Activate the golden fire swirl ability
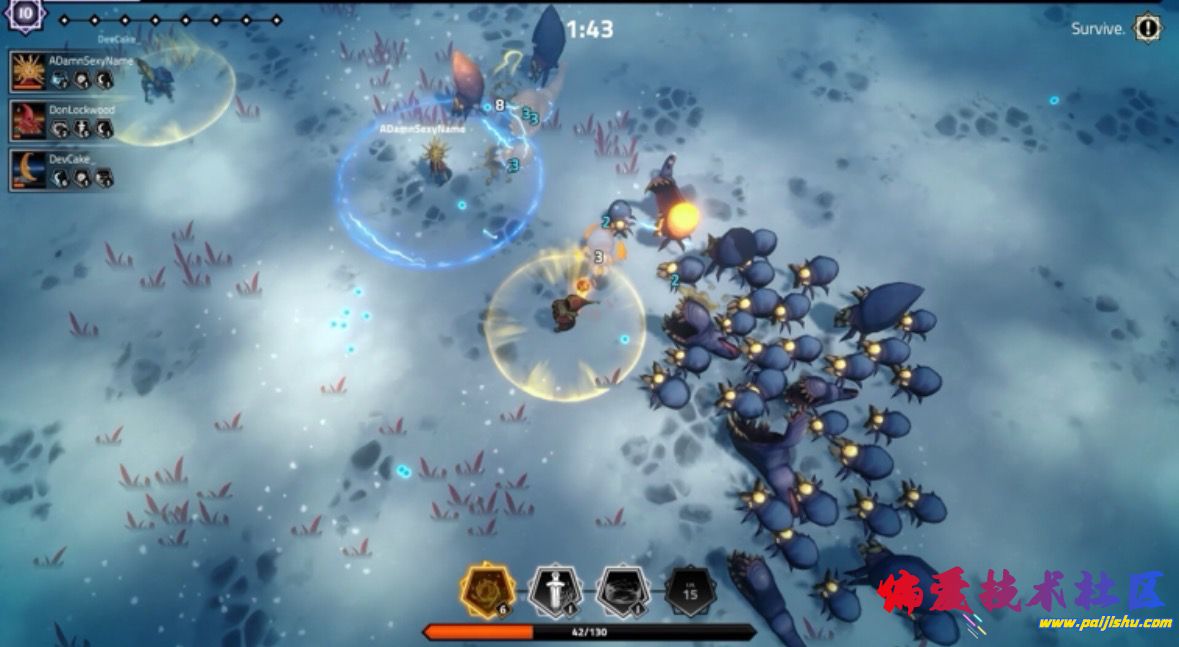Image resolution: width=1179 pixels, height=647 pixels. click(487, 591)
